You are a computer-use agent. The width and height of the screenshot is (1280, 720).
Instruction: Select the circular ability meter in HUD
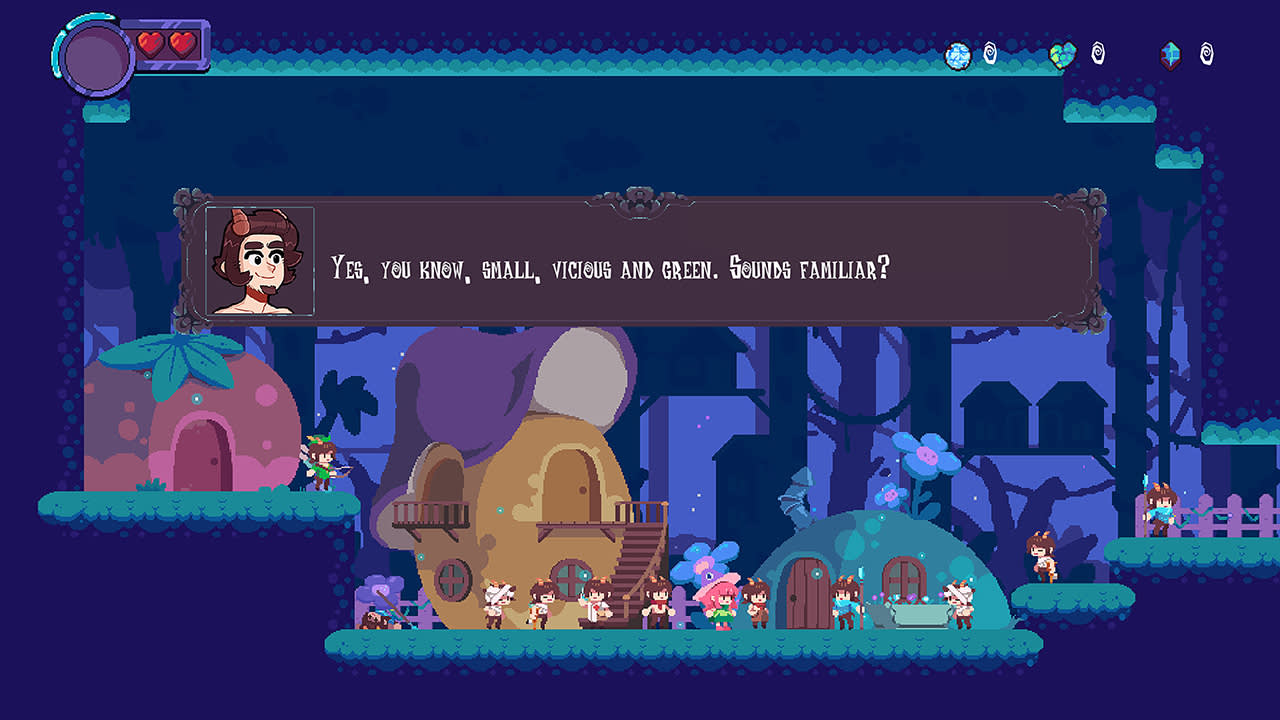[x=97, y=55]
